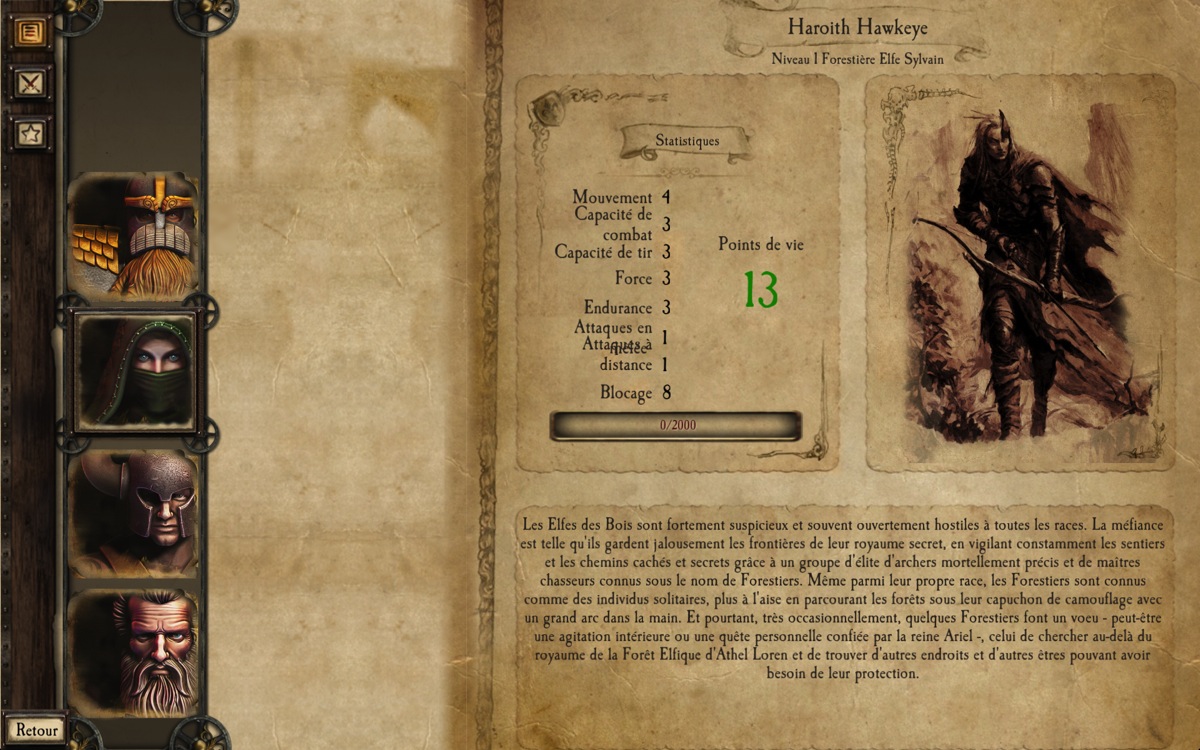This screenshot has height=750, width=1200.
Task: Pick the bronze-helmeted warrior portrait
Action: pos(134,512)
